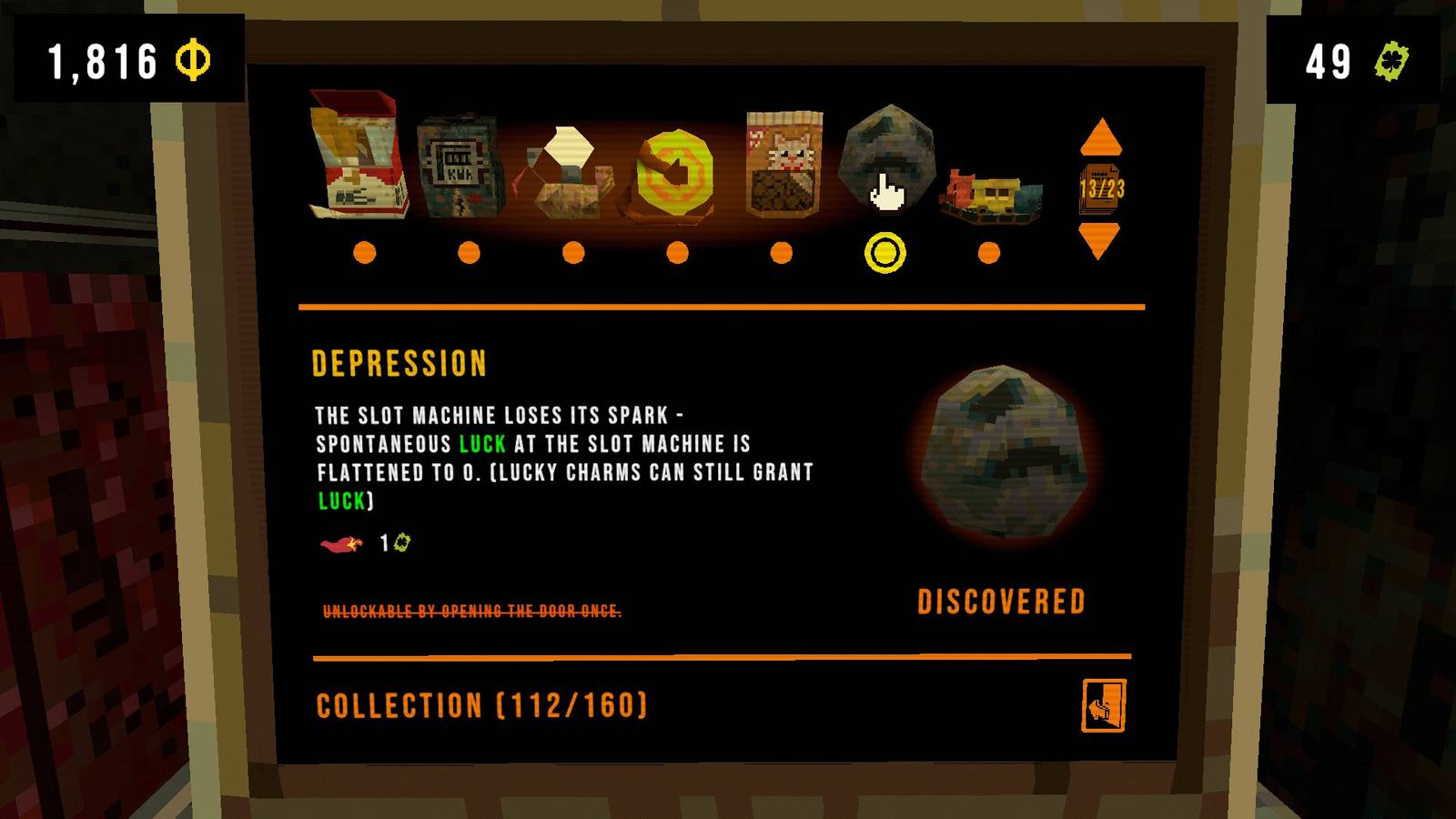Select the cat food bag collection item
The image size is (1456, 819).
pyautogui.click(x=783, y=164)
